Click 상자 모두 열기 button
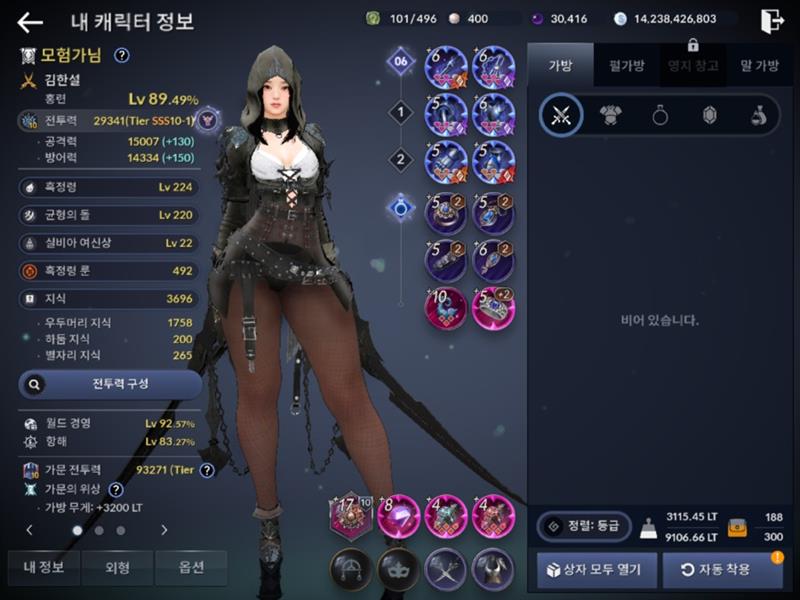Image resolution: width=800 pixels, height=600 pixels. [597, 570]
